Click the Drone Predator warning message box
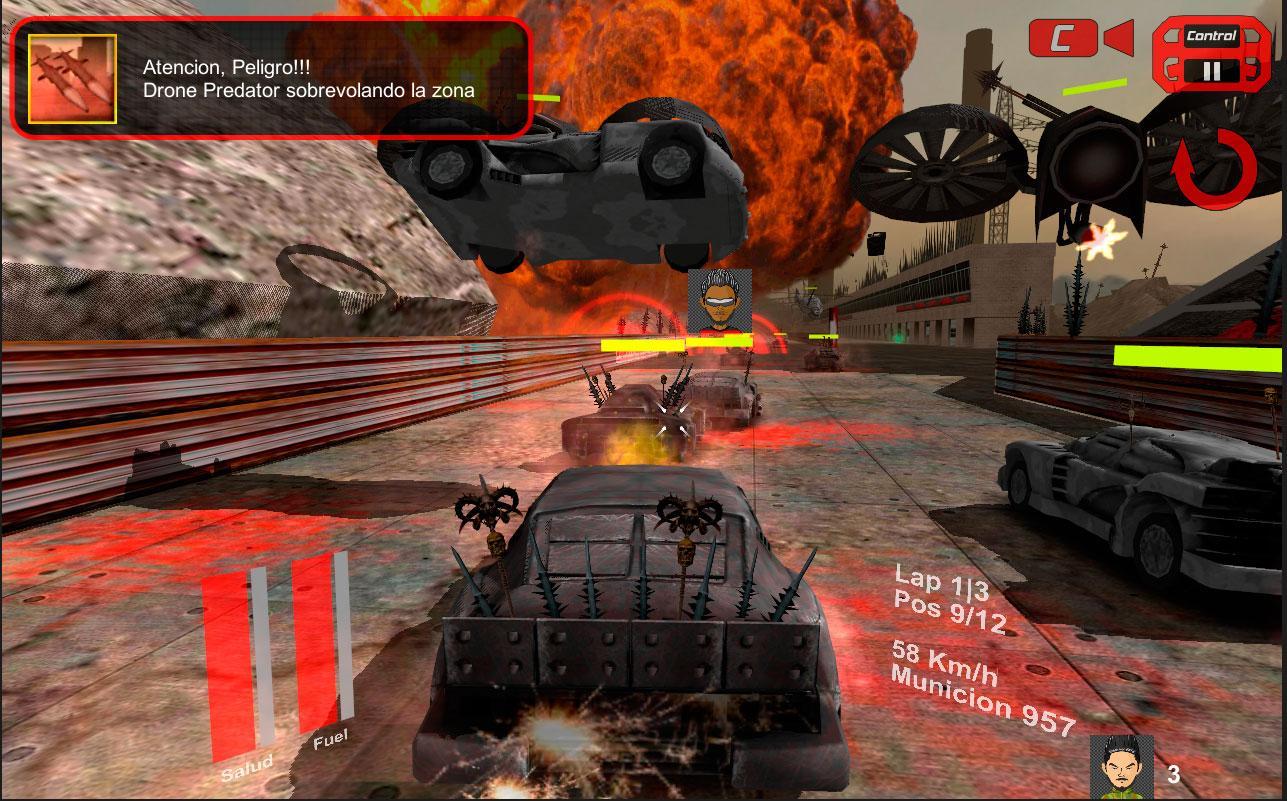The height and width of the screenshot is (801, 1287). (x=310, y=78)
